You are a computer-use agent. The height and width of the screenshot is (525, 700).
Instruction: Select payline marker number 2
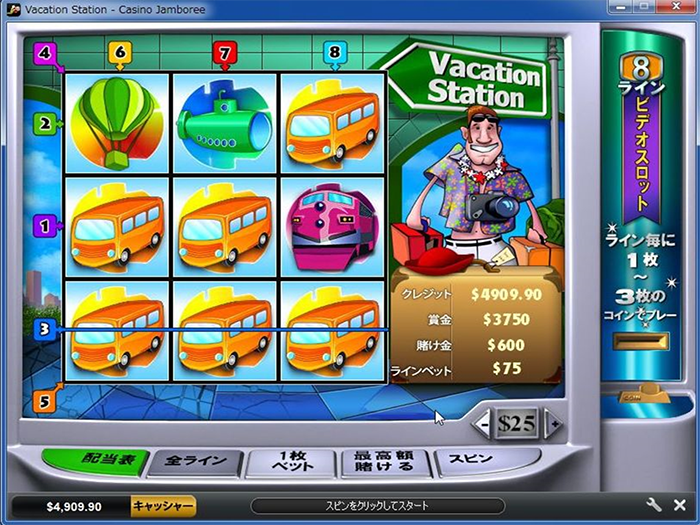click(x=43, y=124)
